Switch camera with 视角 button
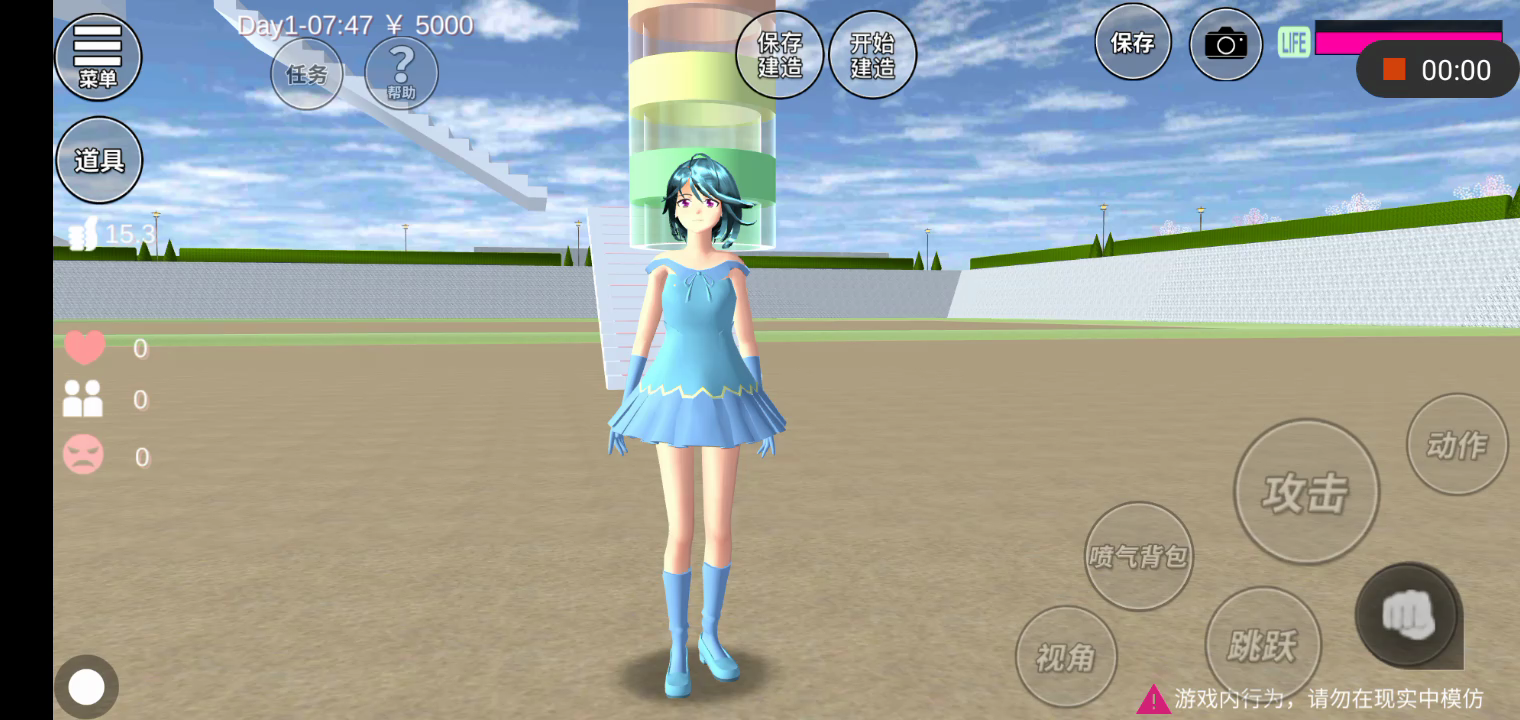Viewport: 1520px width, 720px height. click(x=1066, y=657)
